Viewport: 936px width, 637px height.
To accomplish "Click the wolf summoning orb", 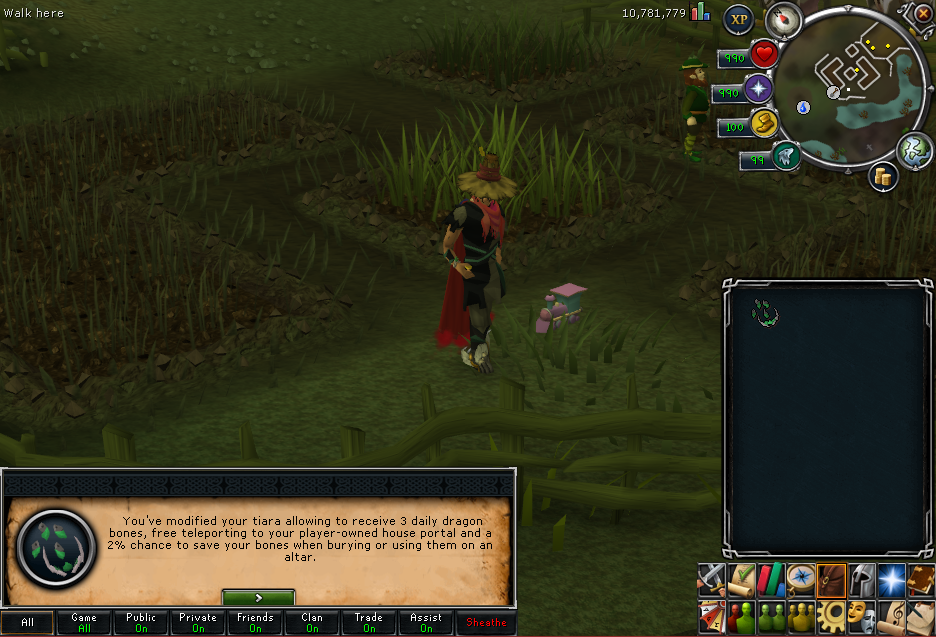I will click(786, 156).
